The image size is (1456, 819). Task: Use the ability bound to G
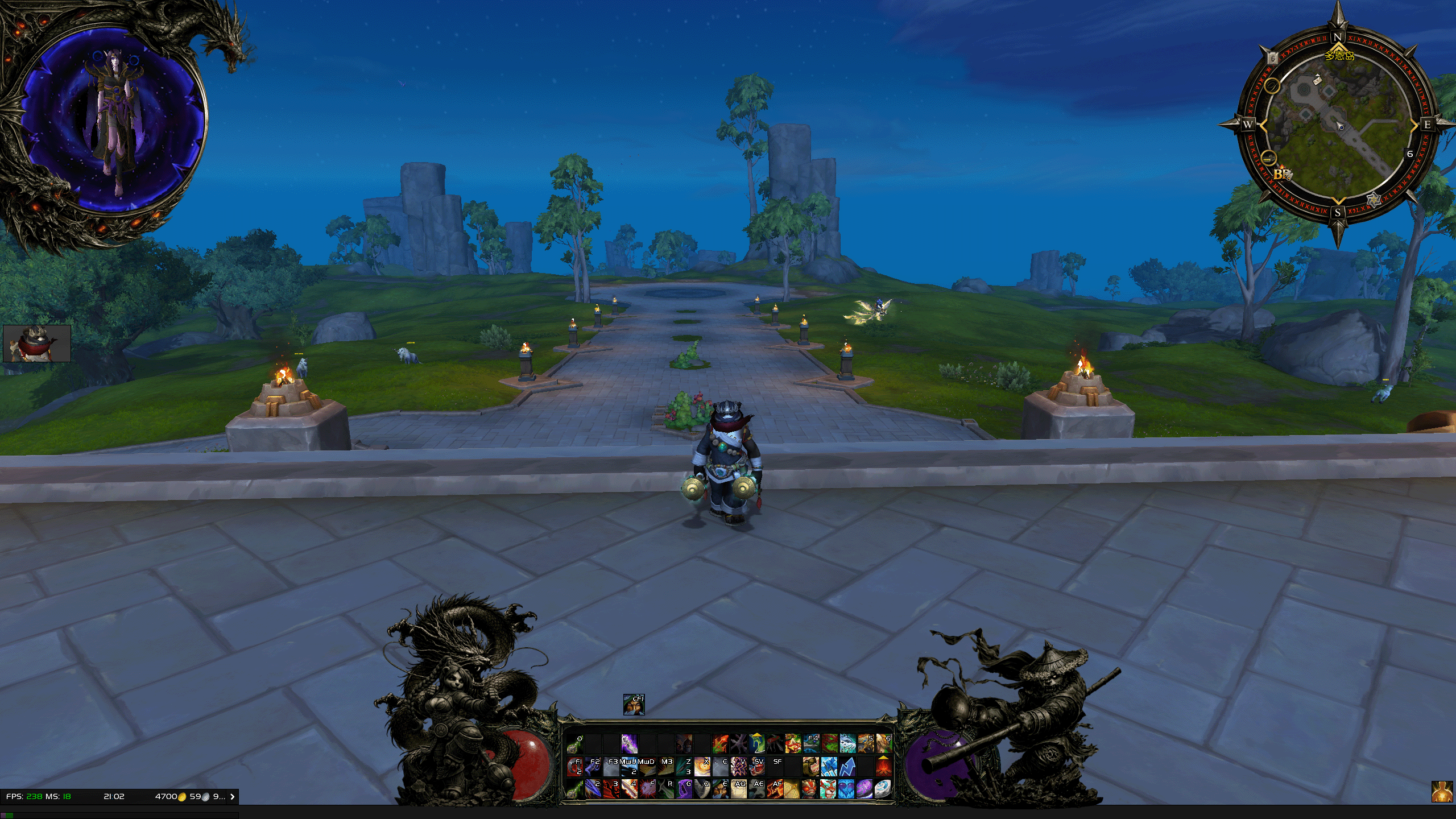pyautogui.click(x=684, y=789)
